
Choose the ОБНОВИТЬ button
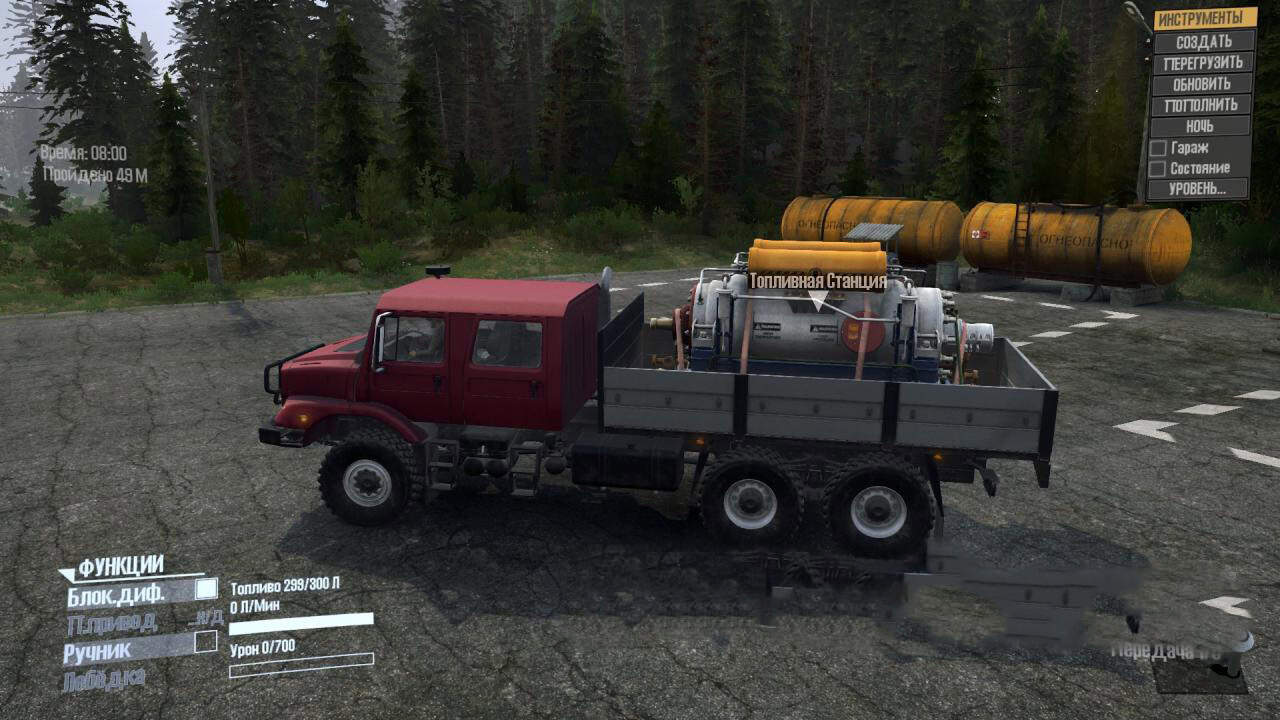1203,84
